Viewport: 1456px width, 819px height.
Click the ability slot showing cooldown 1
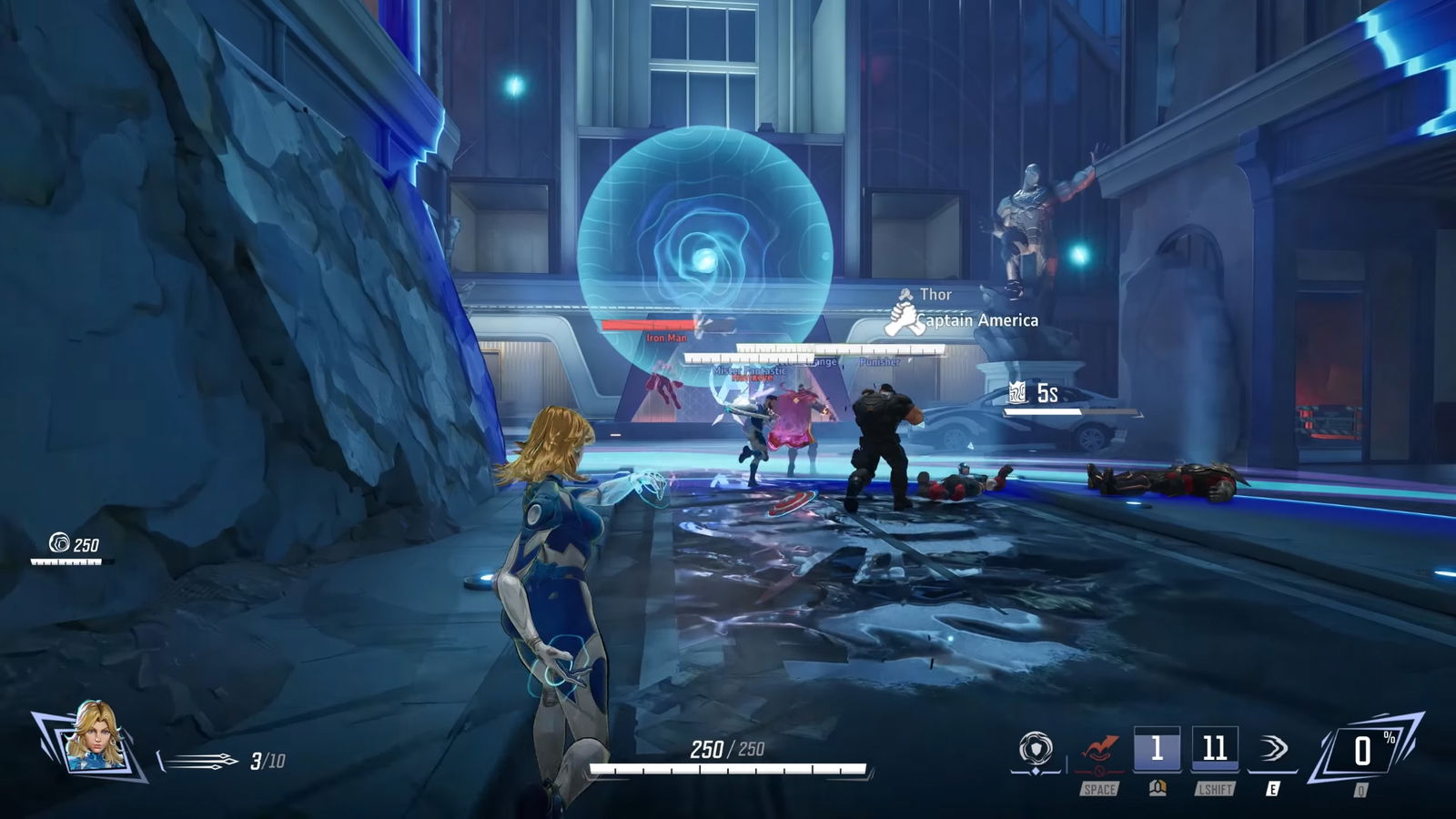click(1157, 749)
